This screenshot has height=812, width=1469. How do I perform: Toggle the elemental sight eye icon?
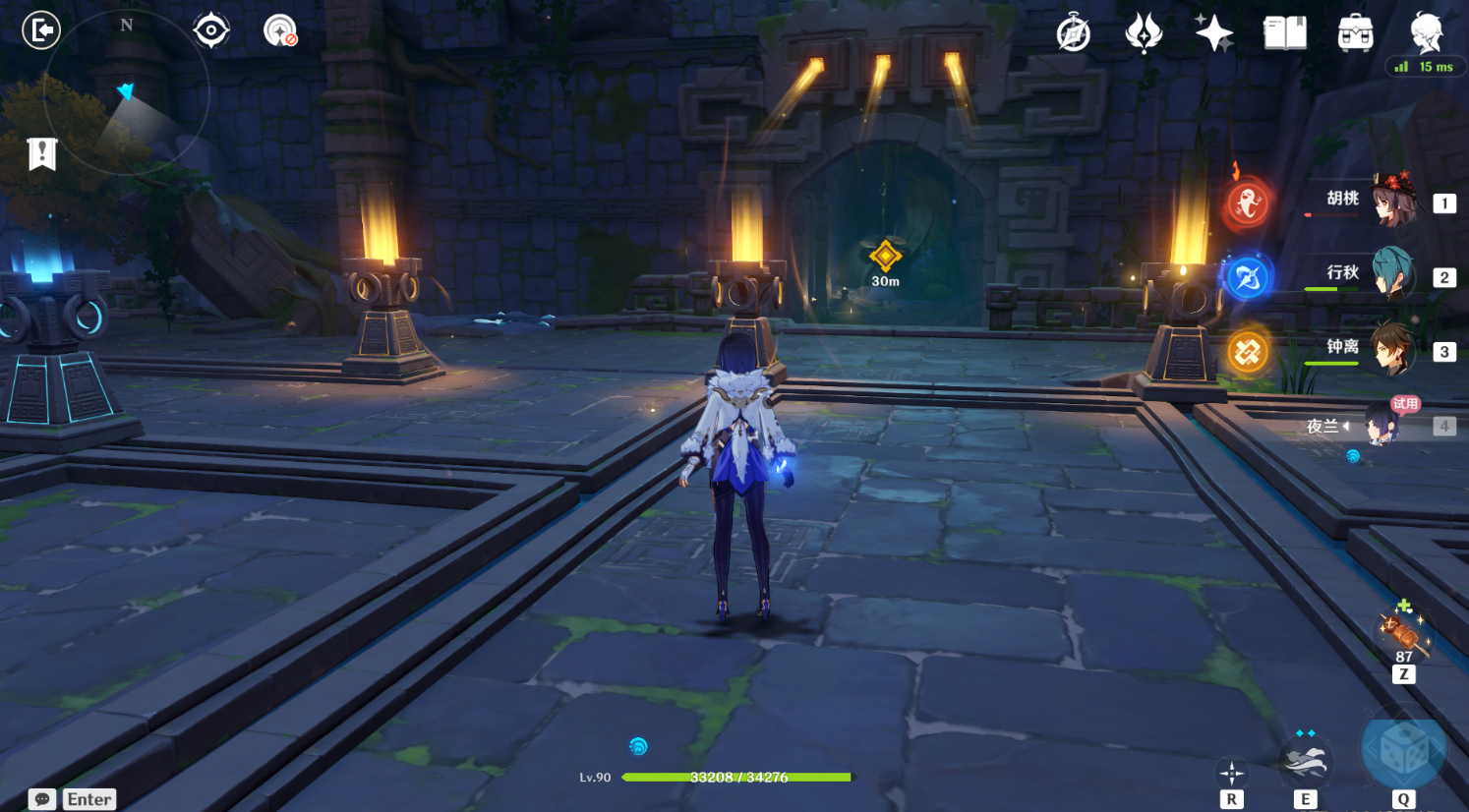[x=211, y=30]
